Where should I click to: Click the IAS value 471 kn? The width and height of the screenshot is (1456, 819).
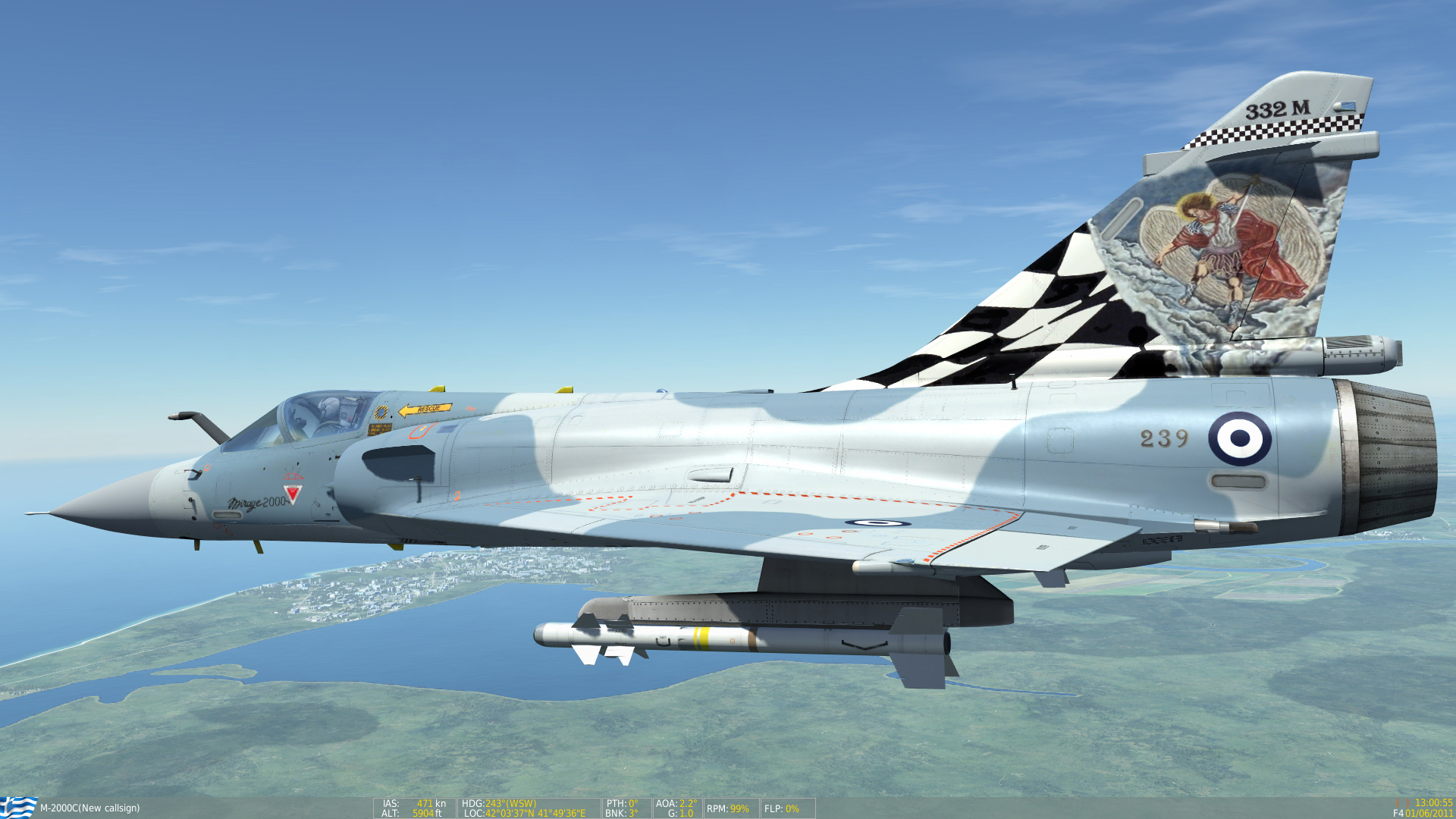point(426,802)
